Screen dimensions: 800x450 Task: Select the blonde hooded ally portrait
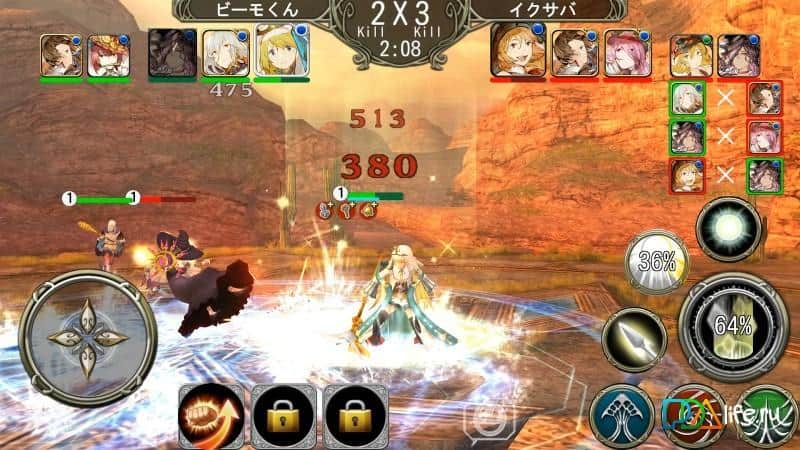coord(281,51)
